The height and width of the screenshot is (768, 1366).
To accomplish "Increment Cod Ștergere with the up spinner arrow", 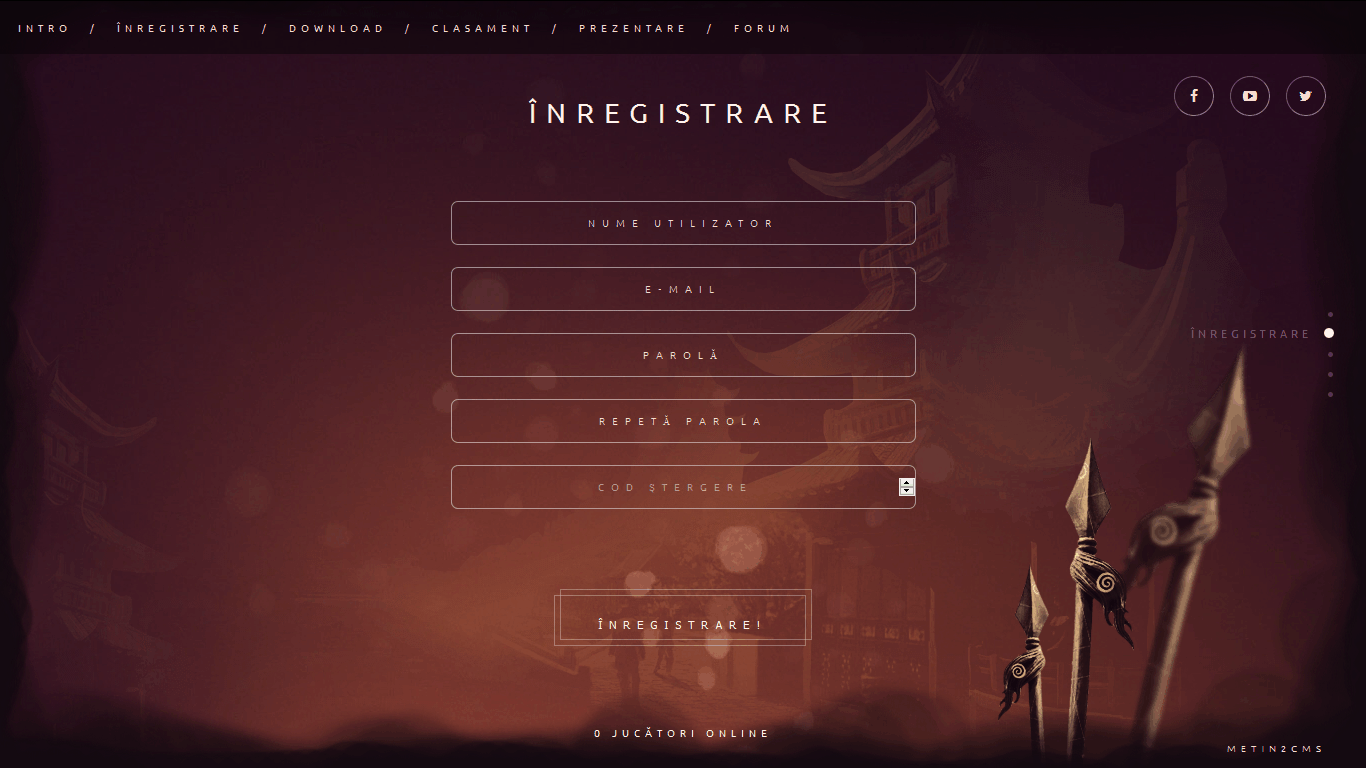I will [906, 482].
